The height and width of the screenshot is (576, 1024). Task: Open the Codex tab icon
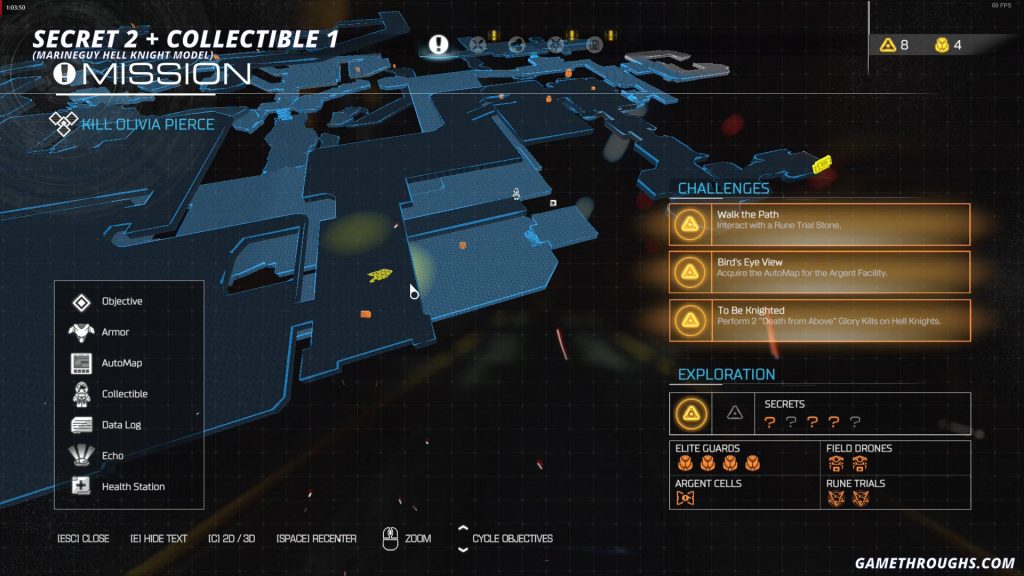tap(594, 44)
